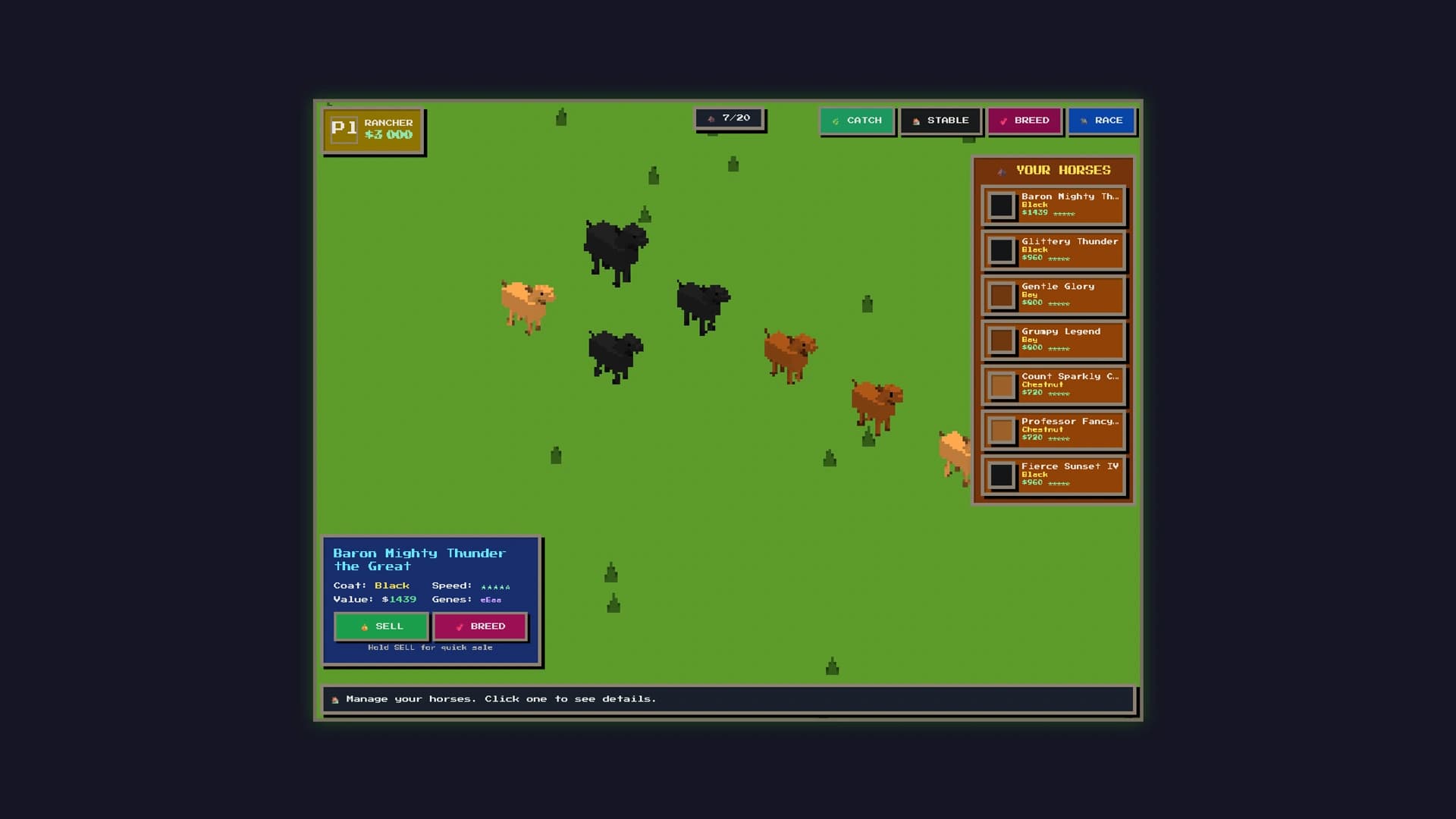Select the lasso icon on the CATCH button
Screen dimensions: 1456x819
[834, 121]
